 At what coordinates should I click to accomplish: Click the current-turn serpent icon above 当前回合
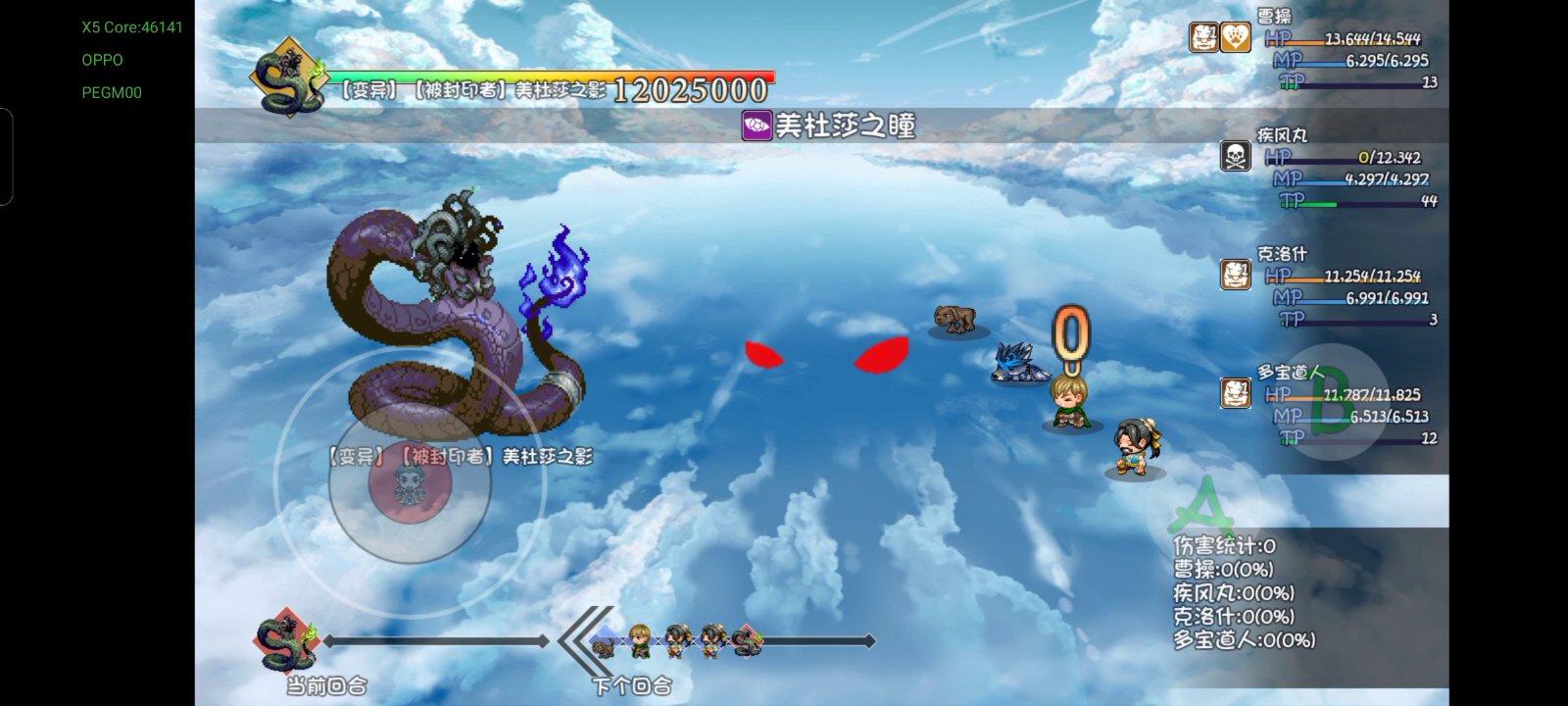click(287, 641)
